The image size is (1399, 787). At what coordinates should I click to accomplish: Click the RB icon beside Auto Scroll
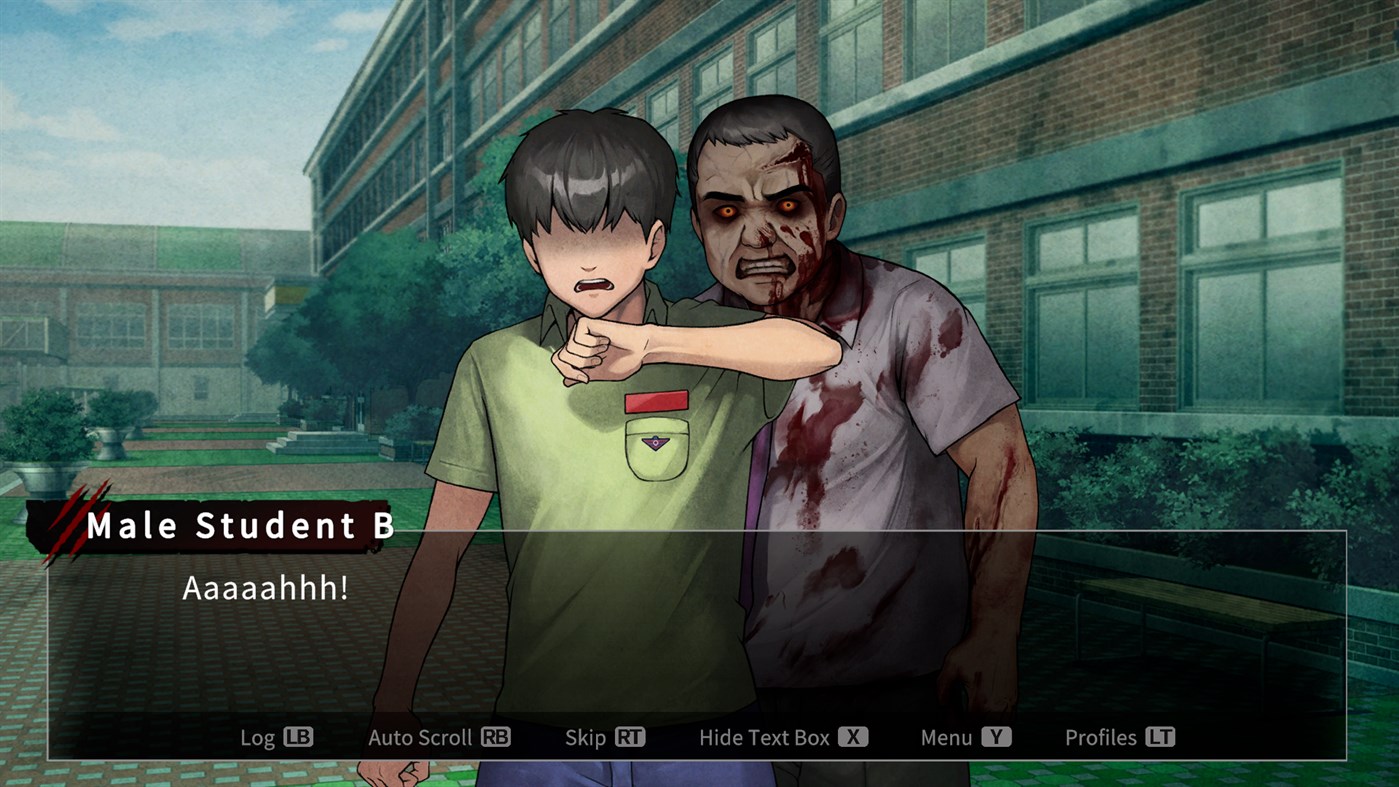[495, 737]
